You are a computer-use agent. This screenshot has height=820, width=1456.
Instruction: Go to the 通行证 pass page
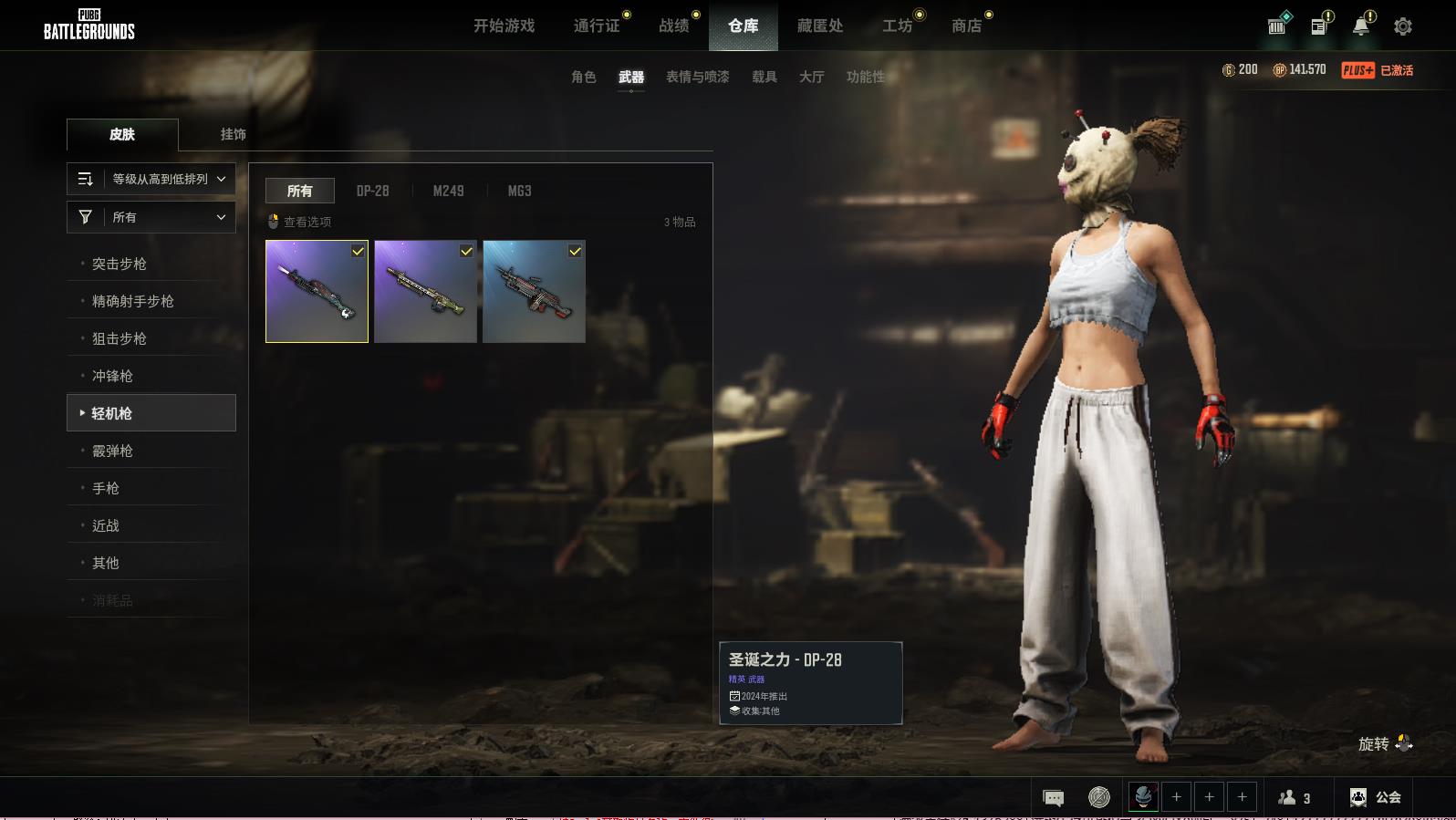click(597, 26)
